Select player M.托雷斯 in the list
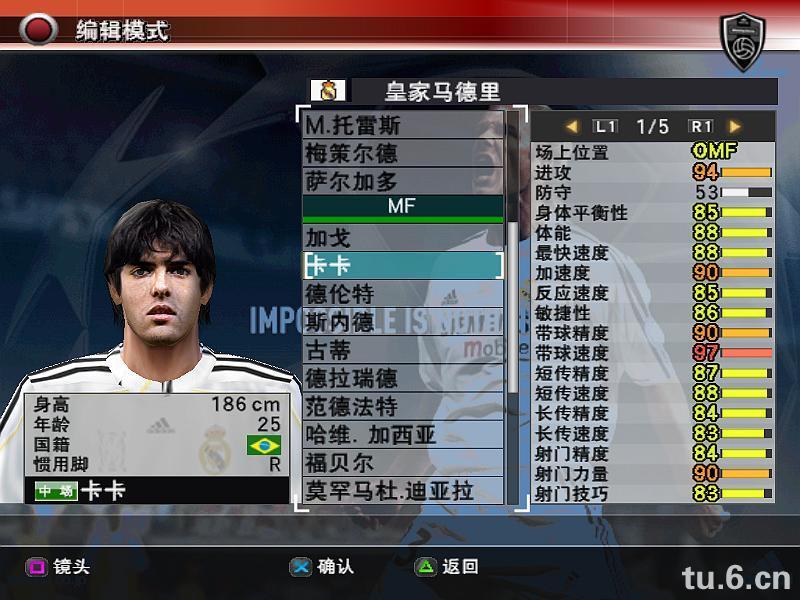Viewport: 800px width, 600px height. tap(402, 126)
